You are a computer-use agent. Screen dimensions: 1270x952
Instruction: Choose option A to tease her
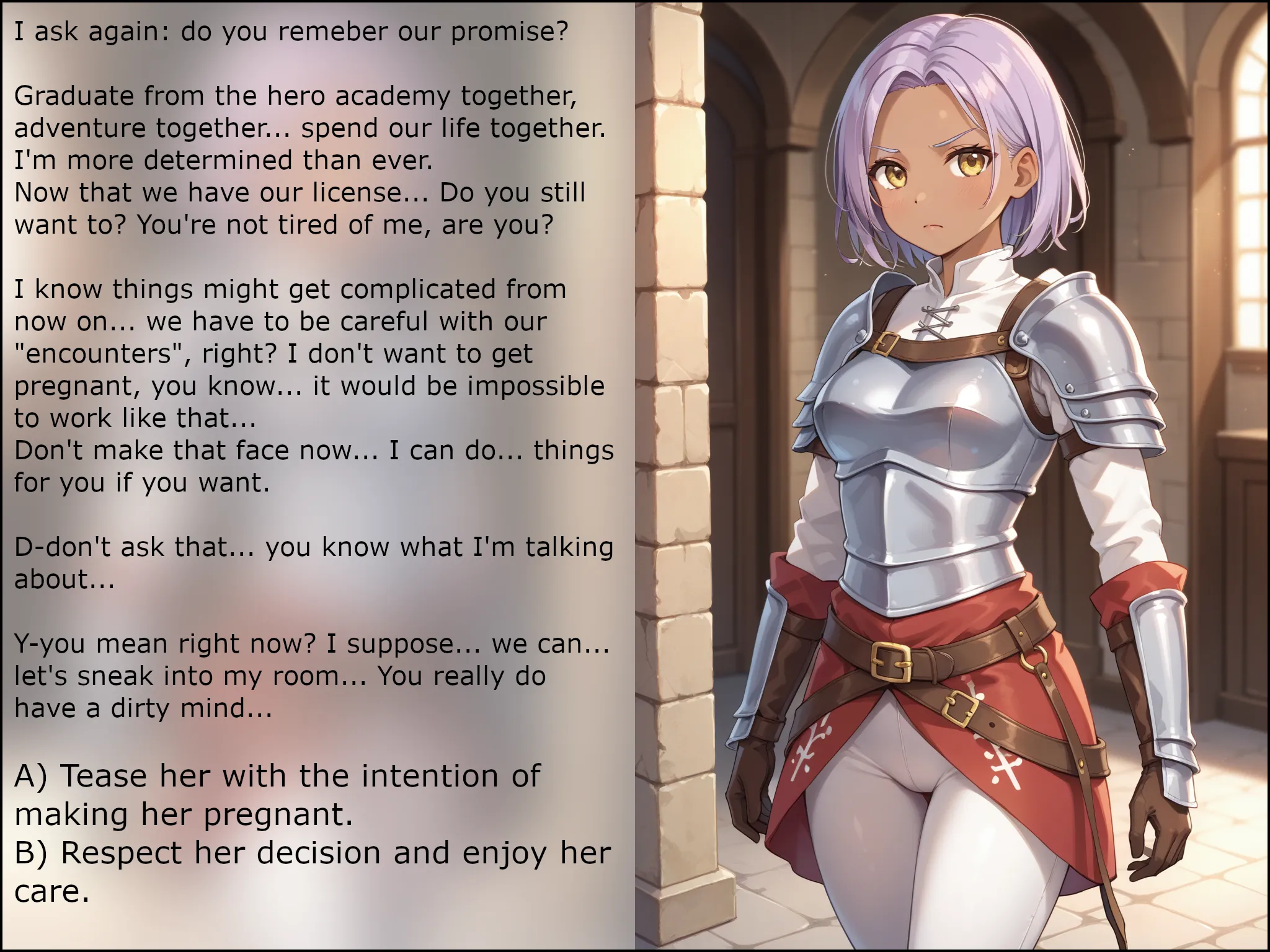tap(277, 795)
